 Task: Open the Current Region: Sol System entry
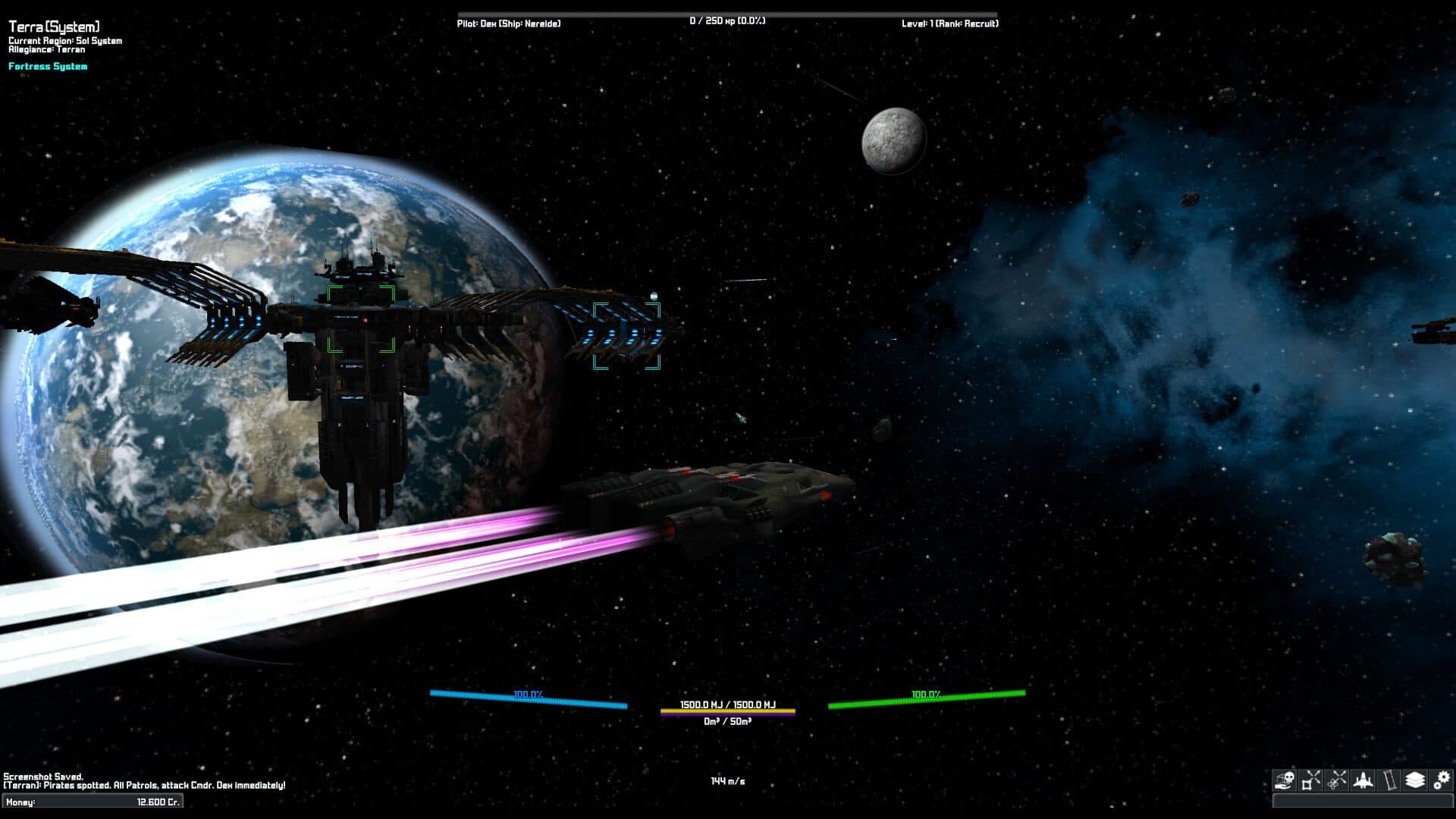66,39
